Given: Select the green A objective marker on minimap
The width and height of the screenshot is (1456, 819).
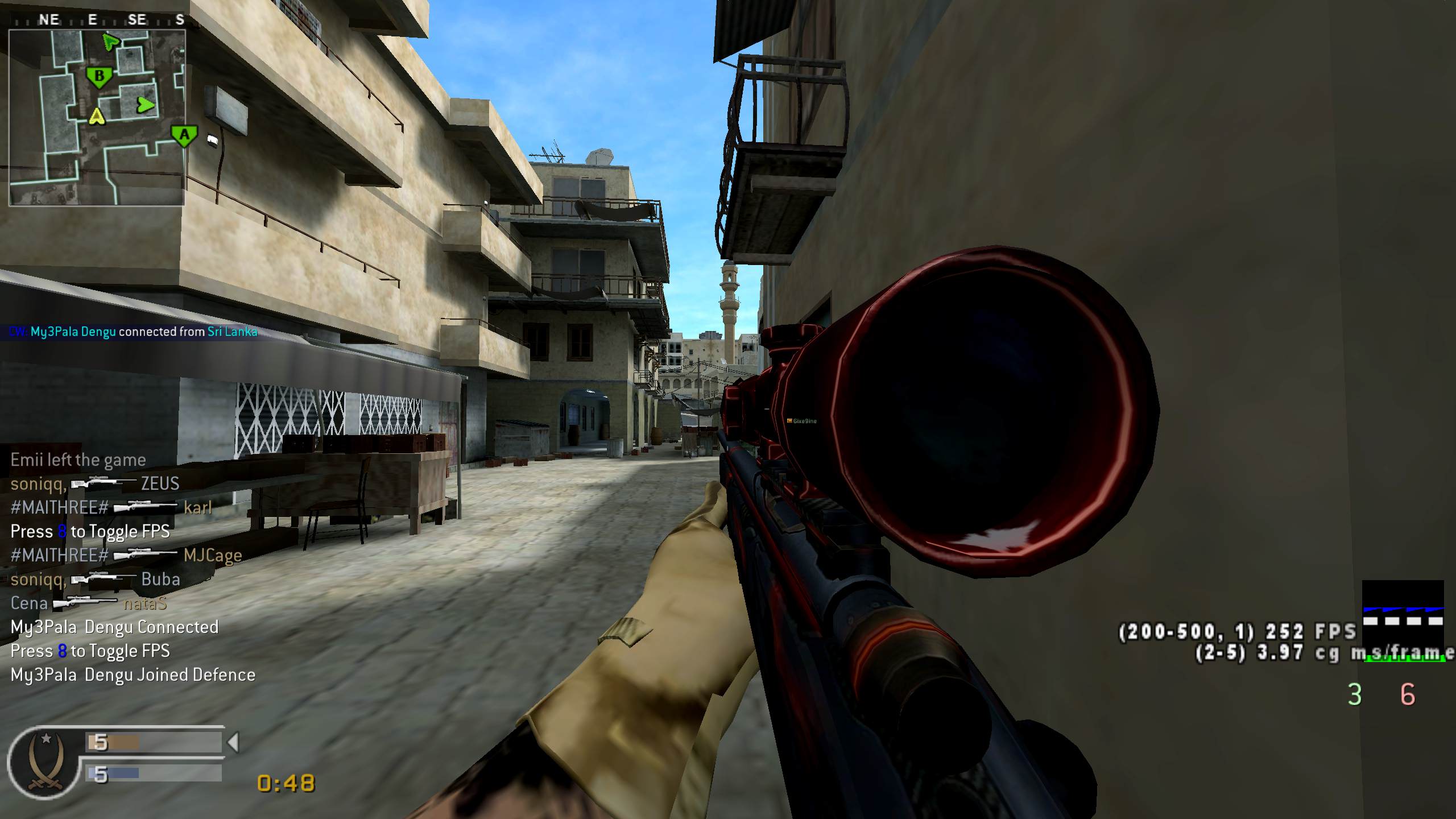Looking at the screenshot, I should pyautogui.click(x=184, y=136).
